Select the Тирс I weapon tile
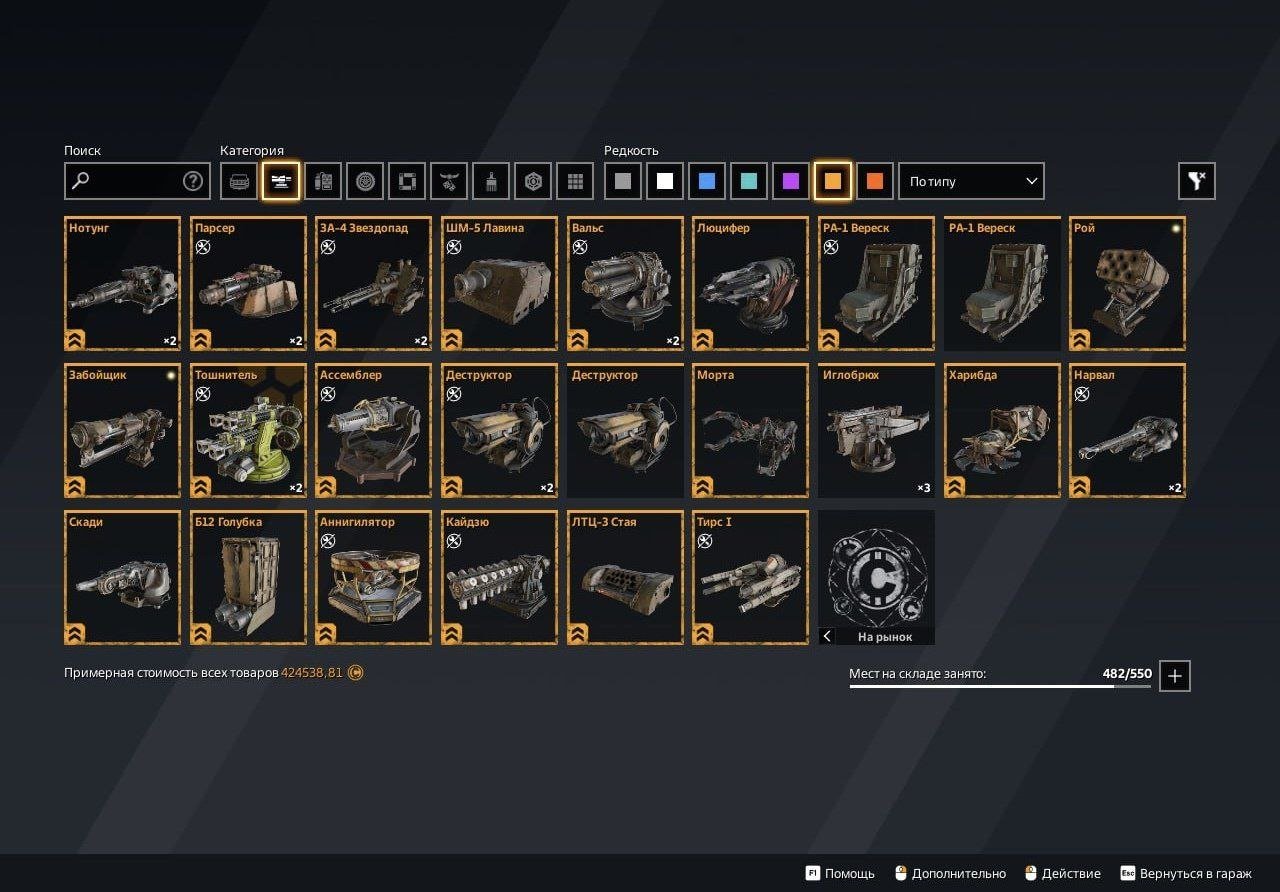Viewport: 1280px width, 892px height. coord(750,578)
